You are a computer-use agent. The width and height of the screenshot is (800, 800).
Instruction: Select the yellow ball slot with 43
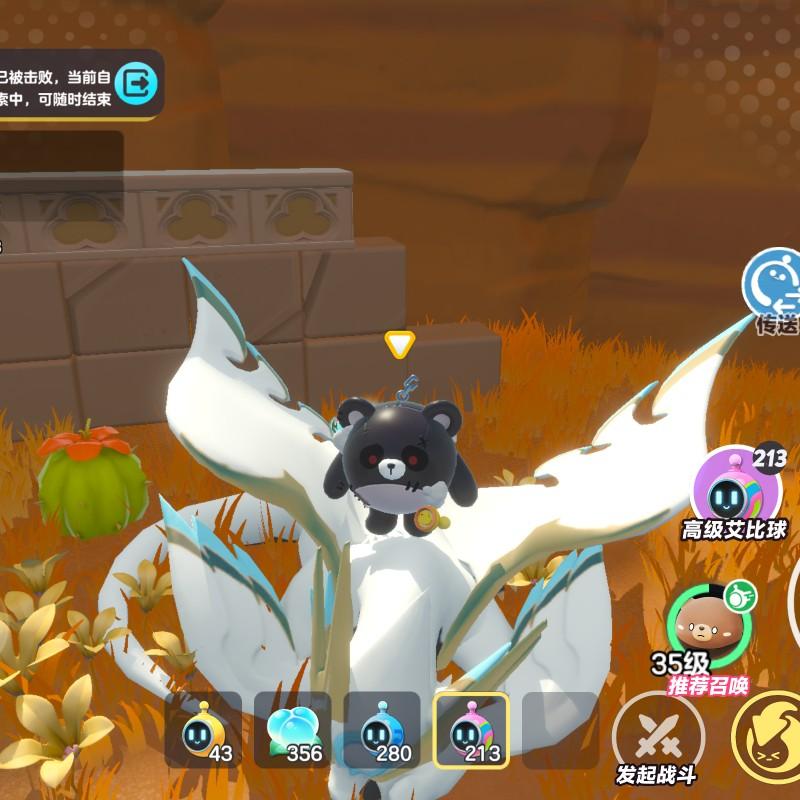point(203,730)
